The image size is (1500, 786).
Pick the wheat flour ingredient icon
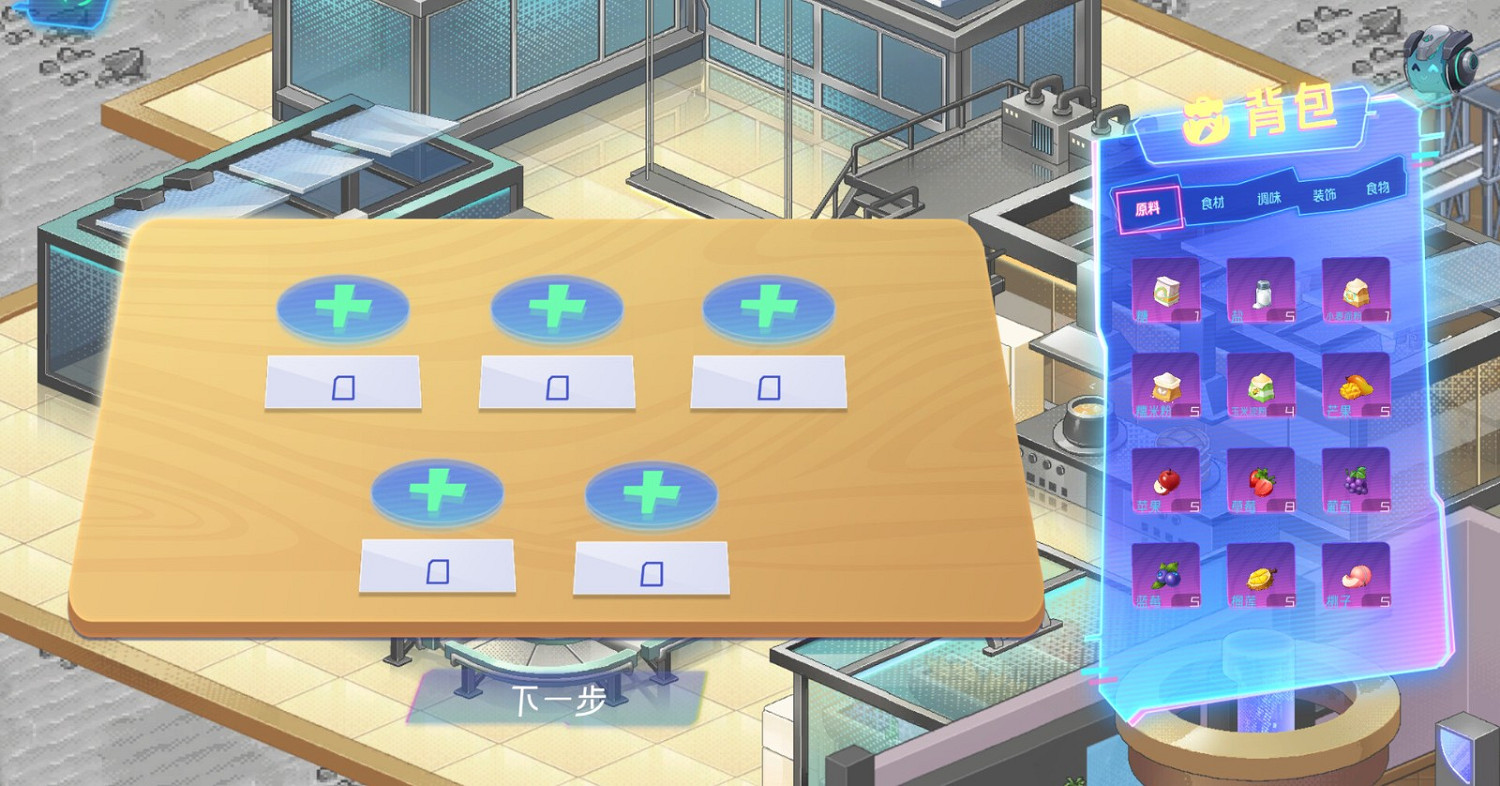coord(1356,290)
